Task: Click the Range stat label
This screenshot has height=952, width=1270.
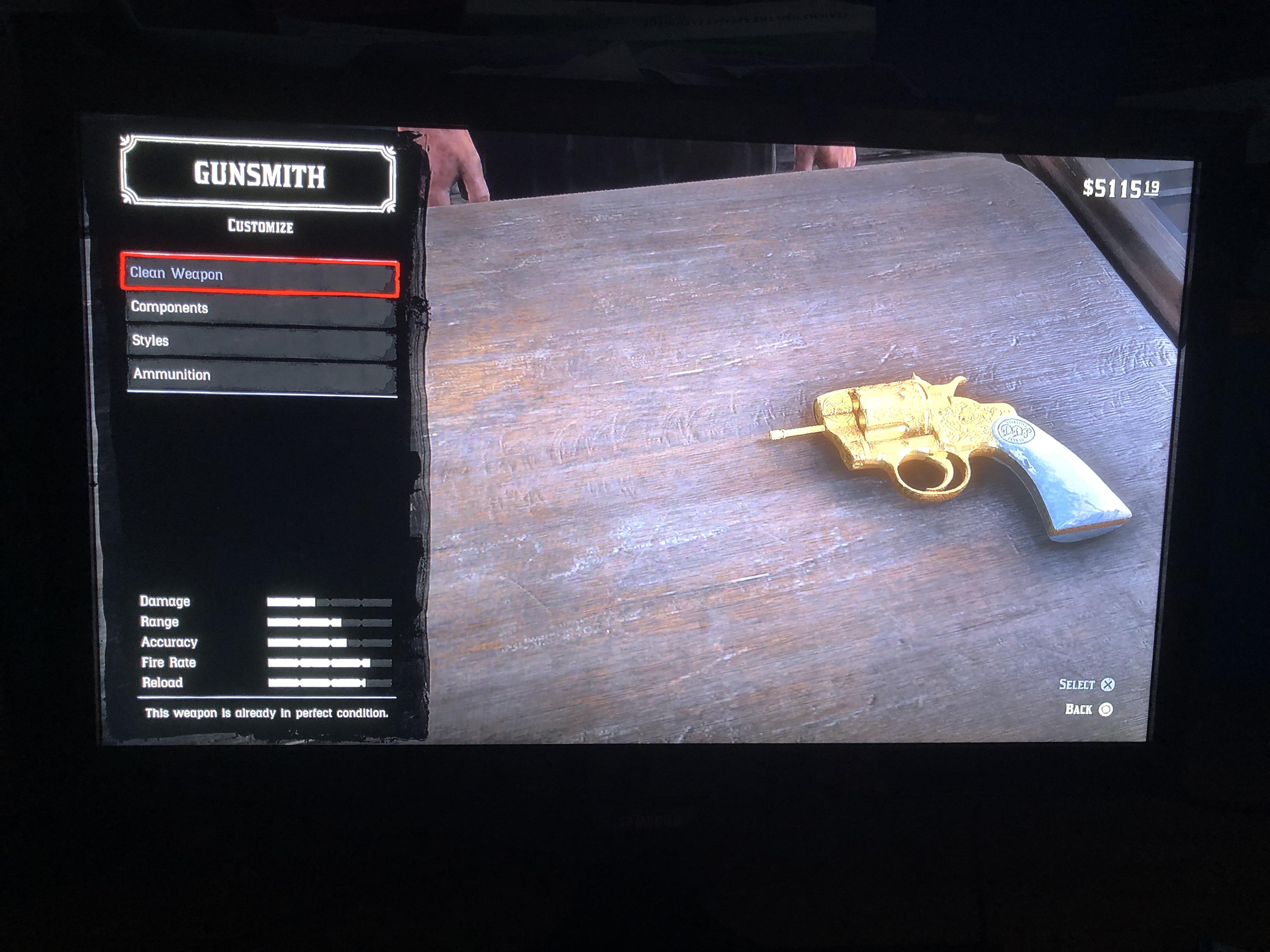Action: [160, 621]
